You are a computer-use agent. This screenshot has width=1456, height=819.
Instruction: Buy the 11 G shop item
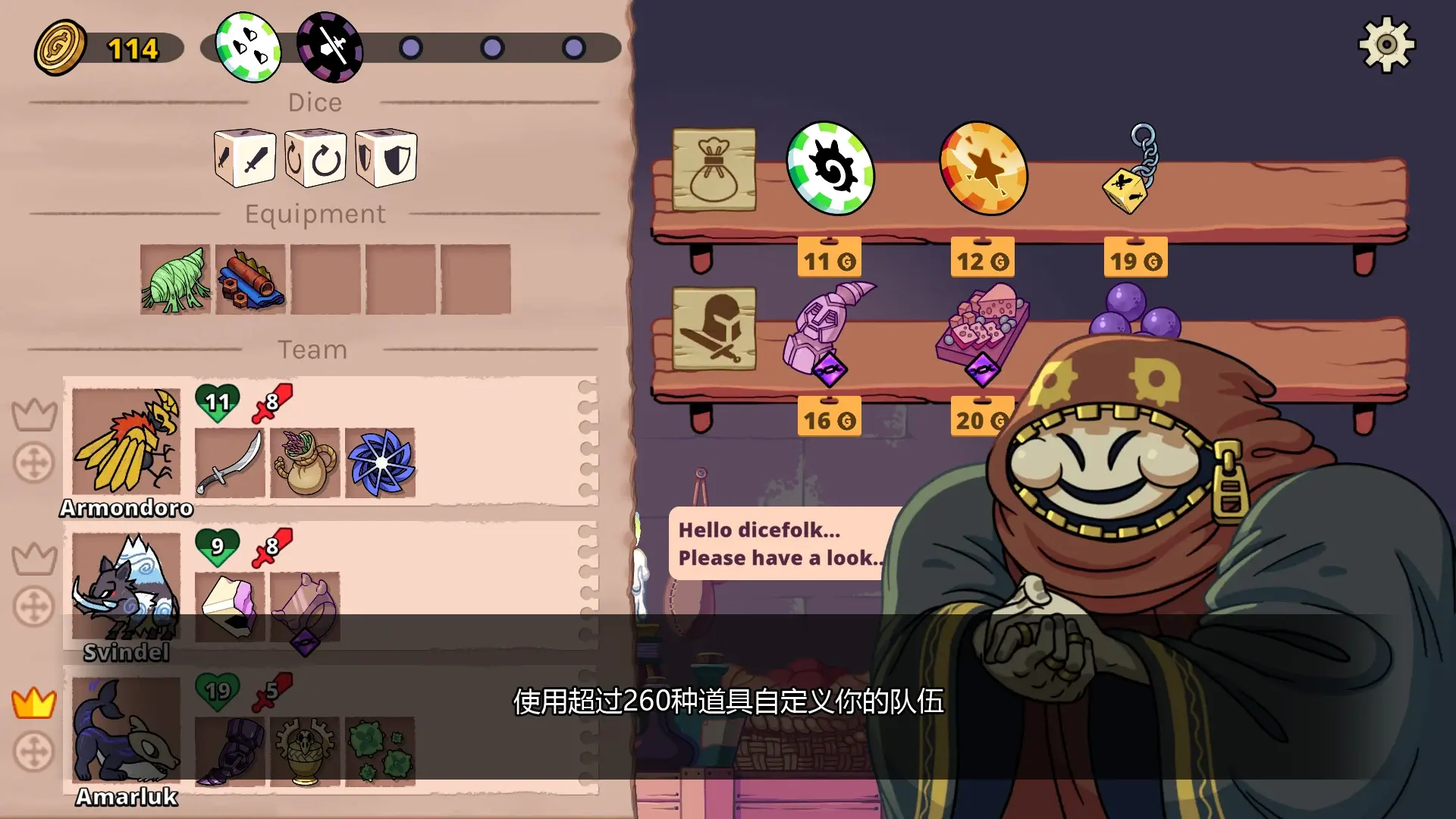[x=830, y=259]
